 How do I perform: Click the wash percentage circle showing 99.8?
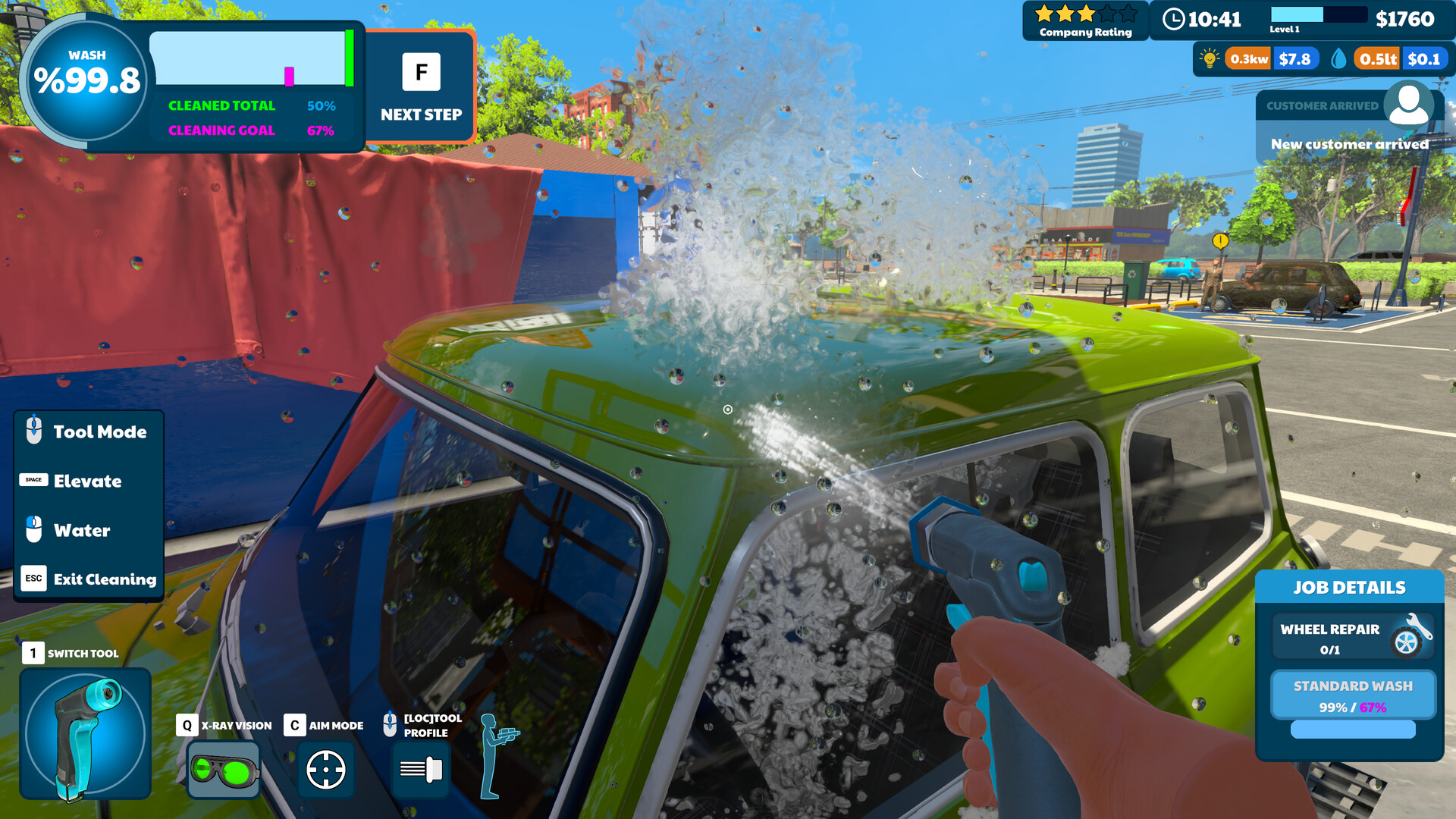tap(87, 74)
